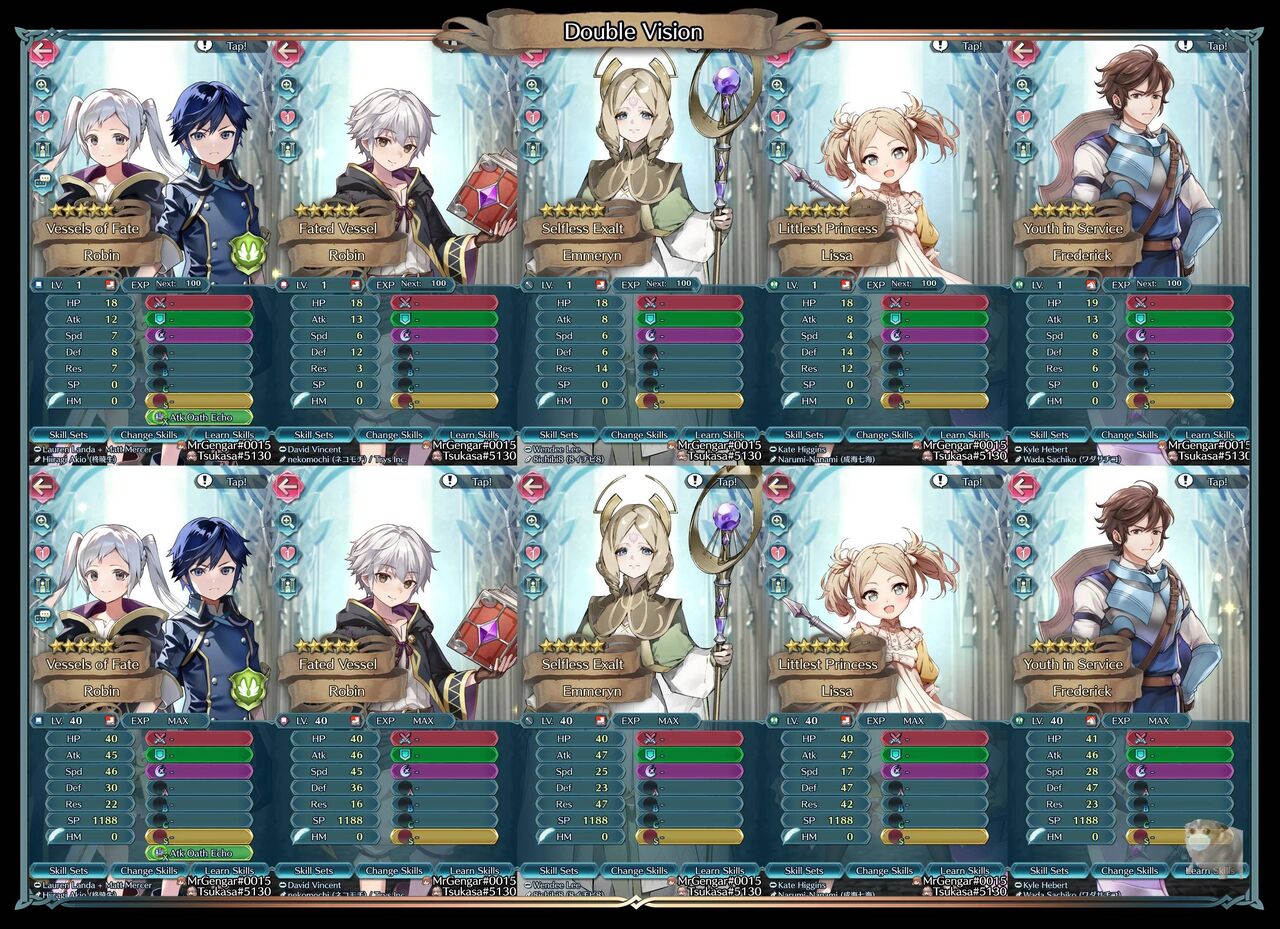Open Change Skills for Lissa
The width and height of the screenshot is (1280, 929).
pyautogui.click(x=884, y=434)
